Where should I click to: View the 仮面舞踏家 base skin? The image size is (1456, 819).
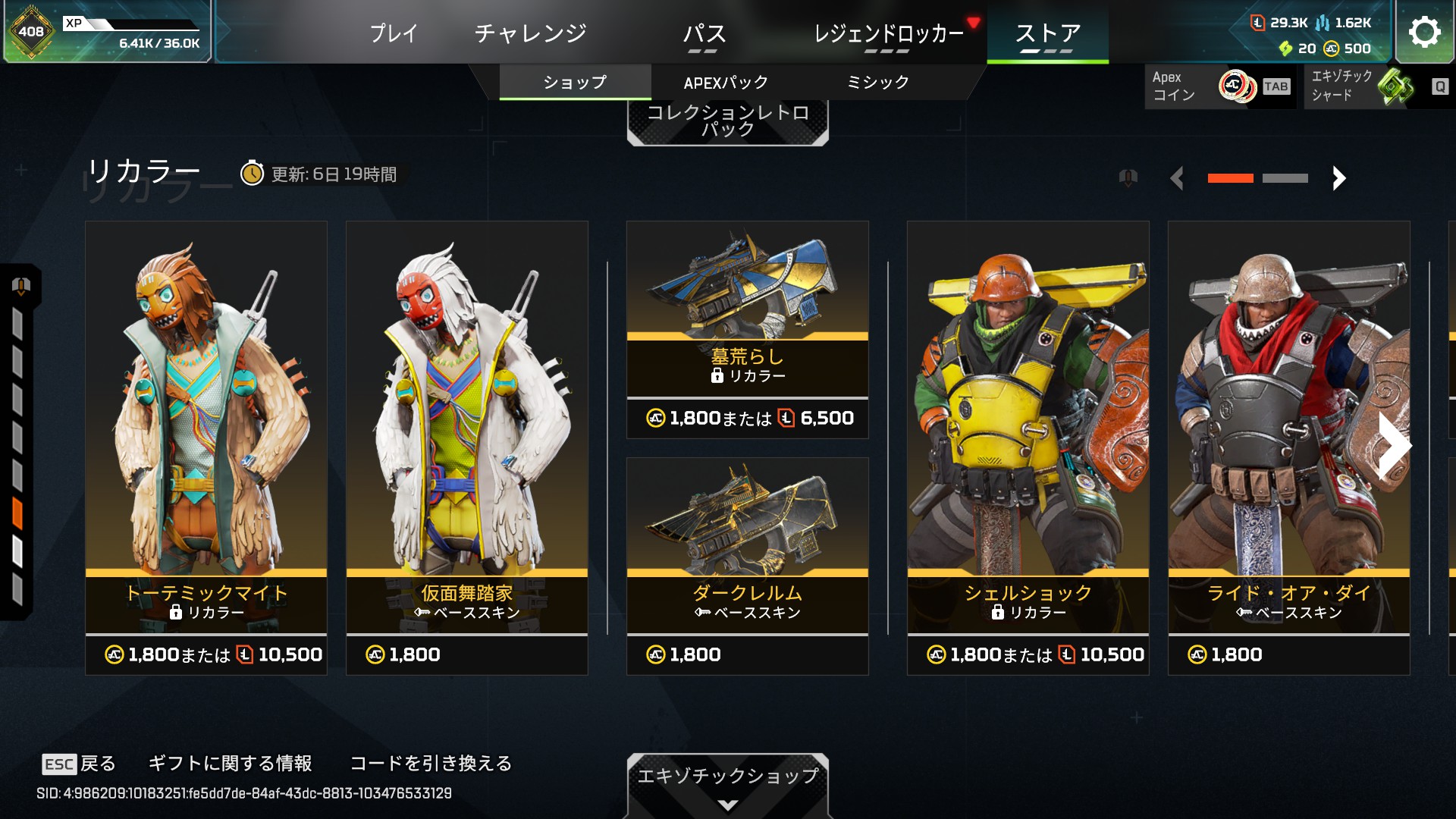point(467,447)
